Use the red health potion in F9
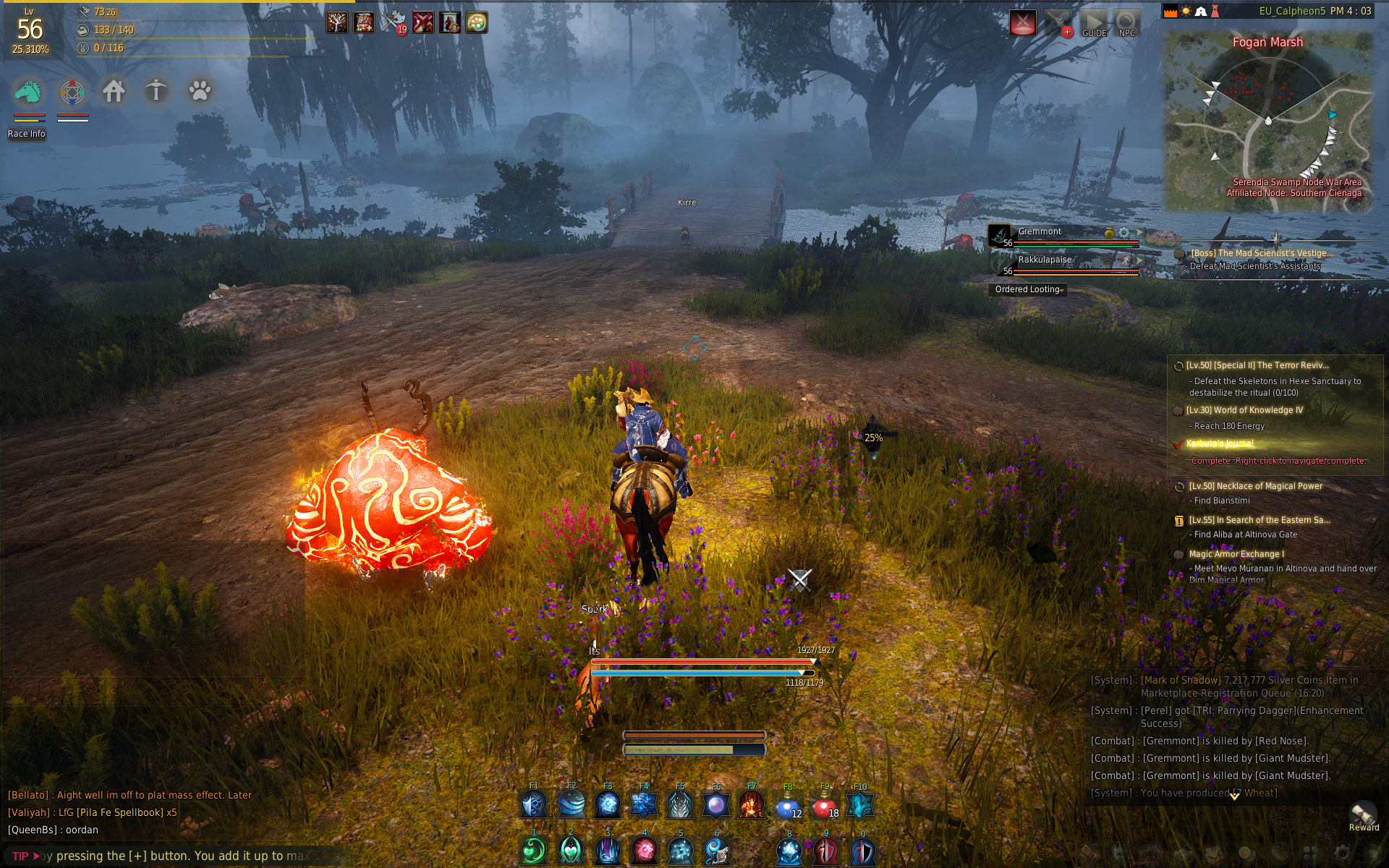1389x868 pixels. click(824, 805)
